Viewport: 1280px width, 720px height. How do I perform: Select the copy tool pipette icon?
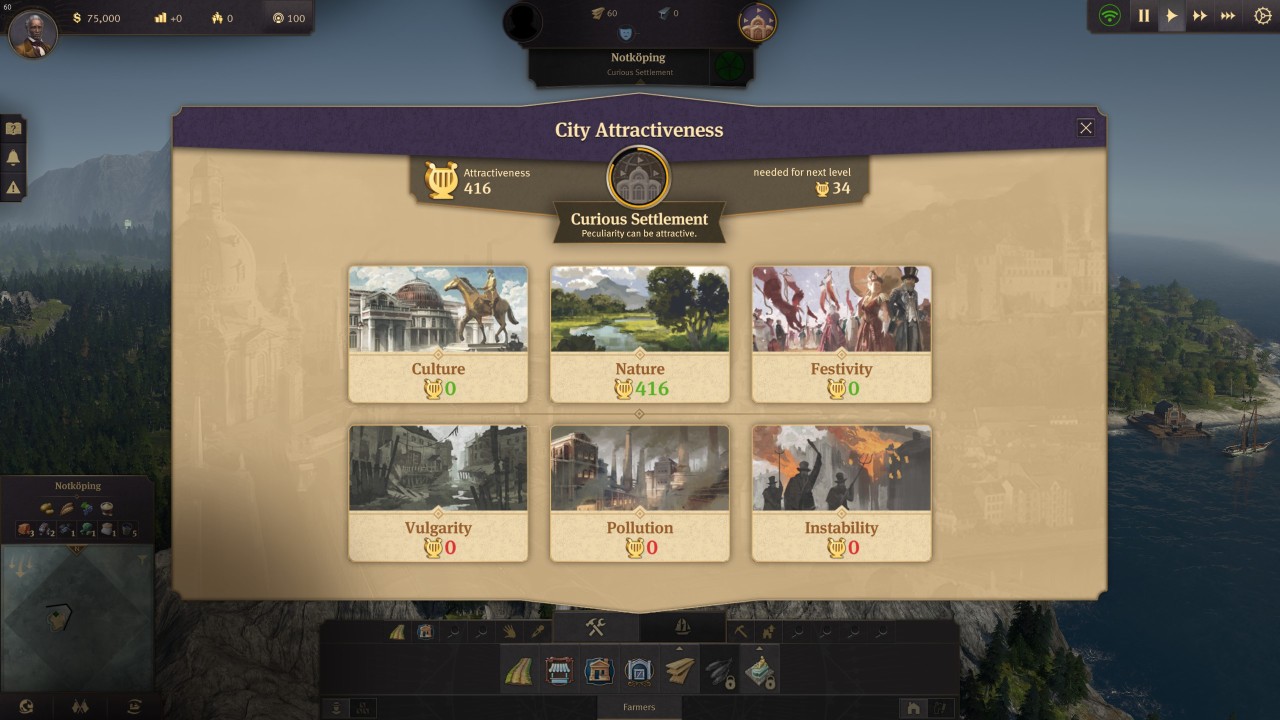pyautogui.click(x=536, y=630)
